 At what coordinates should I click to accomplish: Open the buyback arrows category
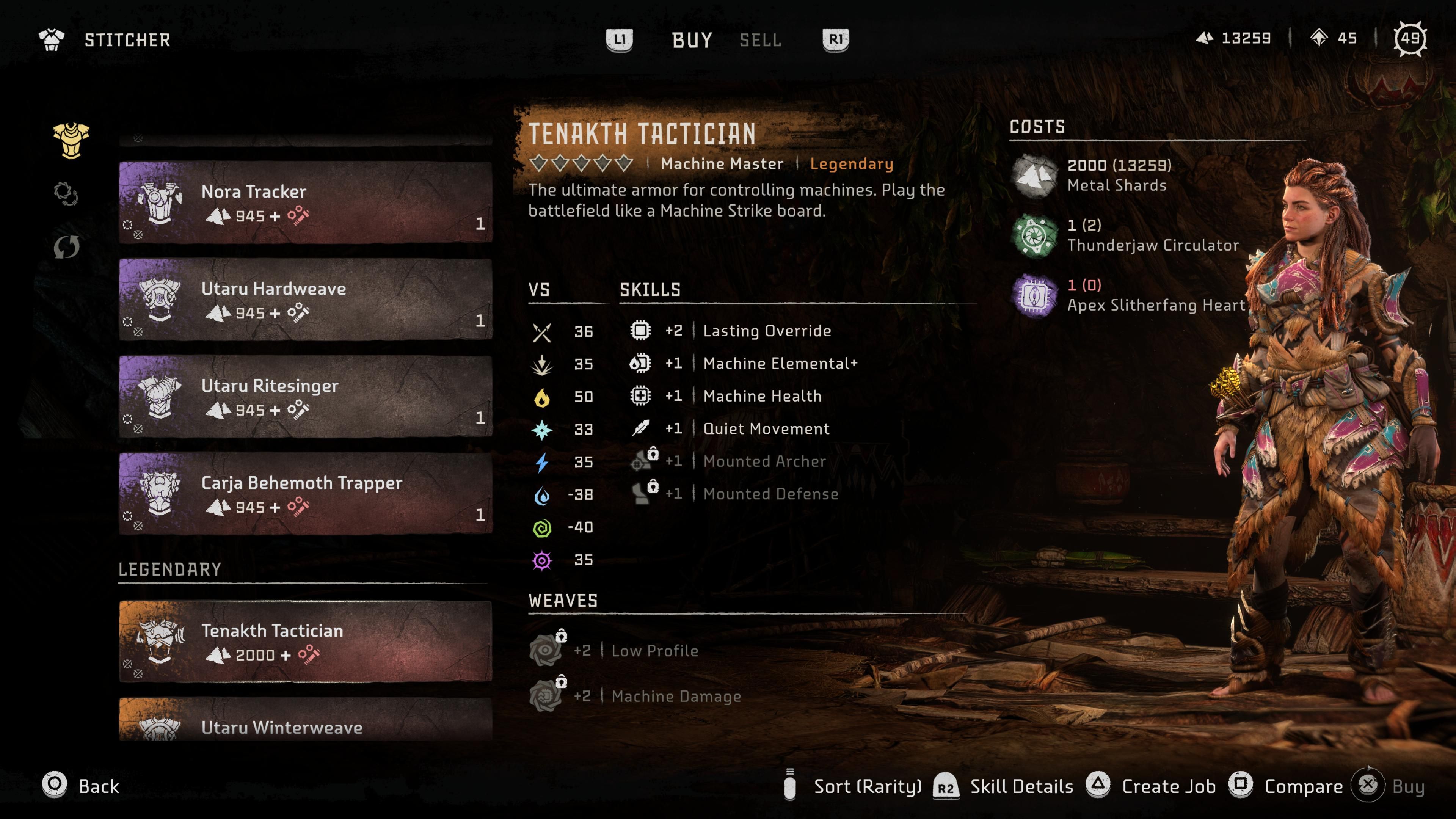coord(66,246)
